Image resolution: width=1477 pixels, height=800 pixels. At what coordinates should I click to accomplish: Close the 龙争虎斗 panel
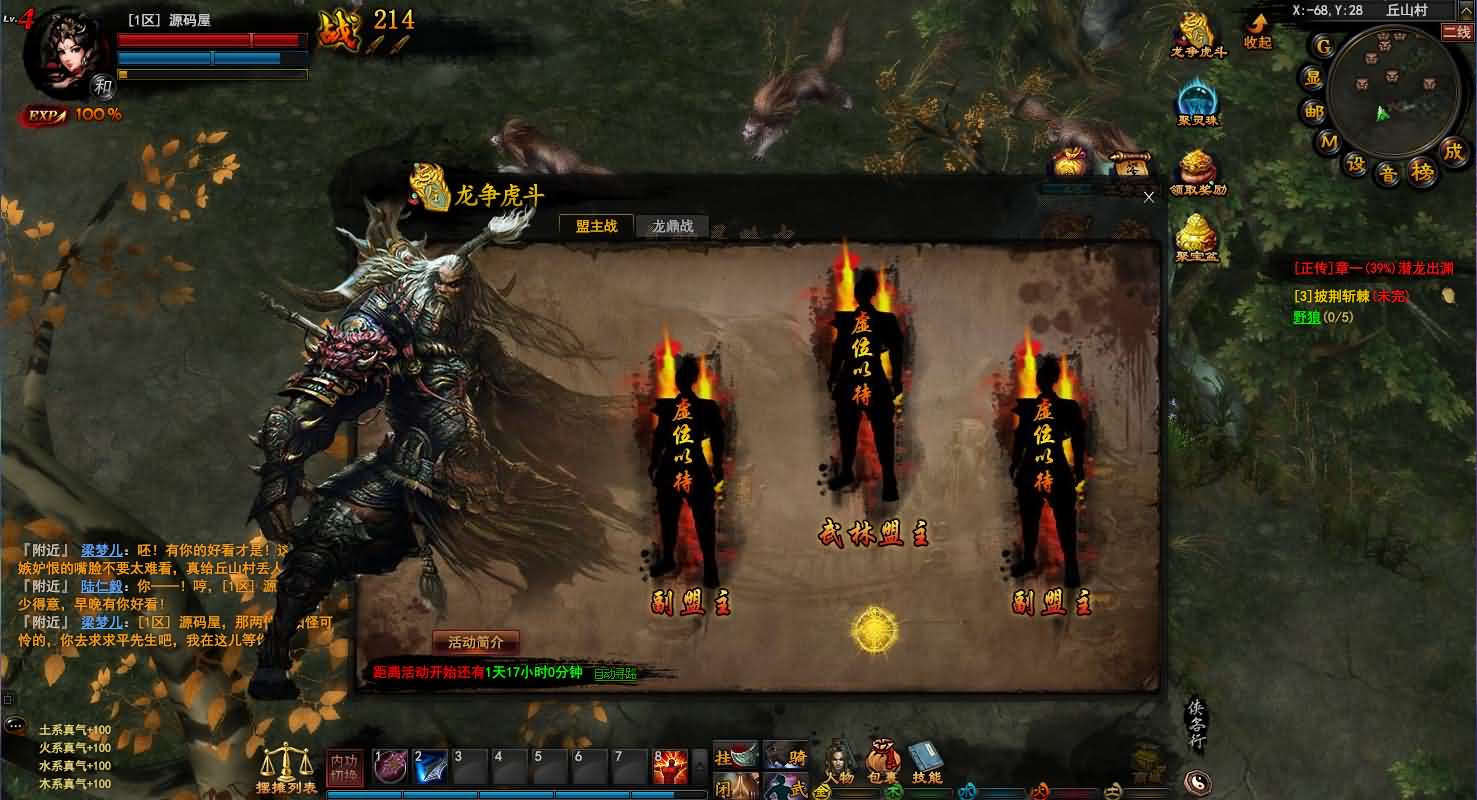[x=1149, y=197]
